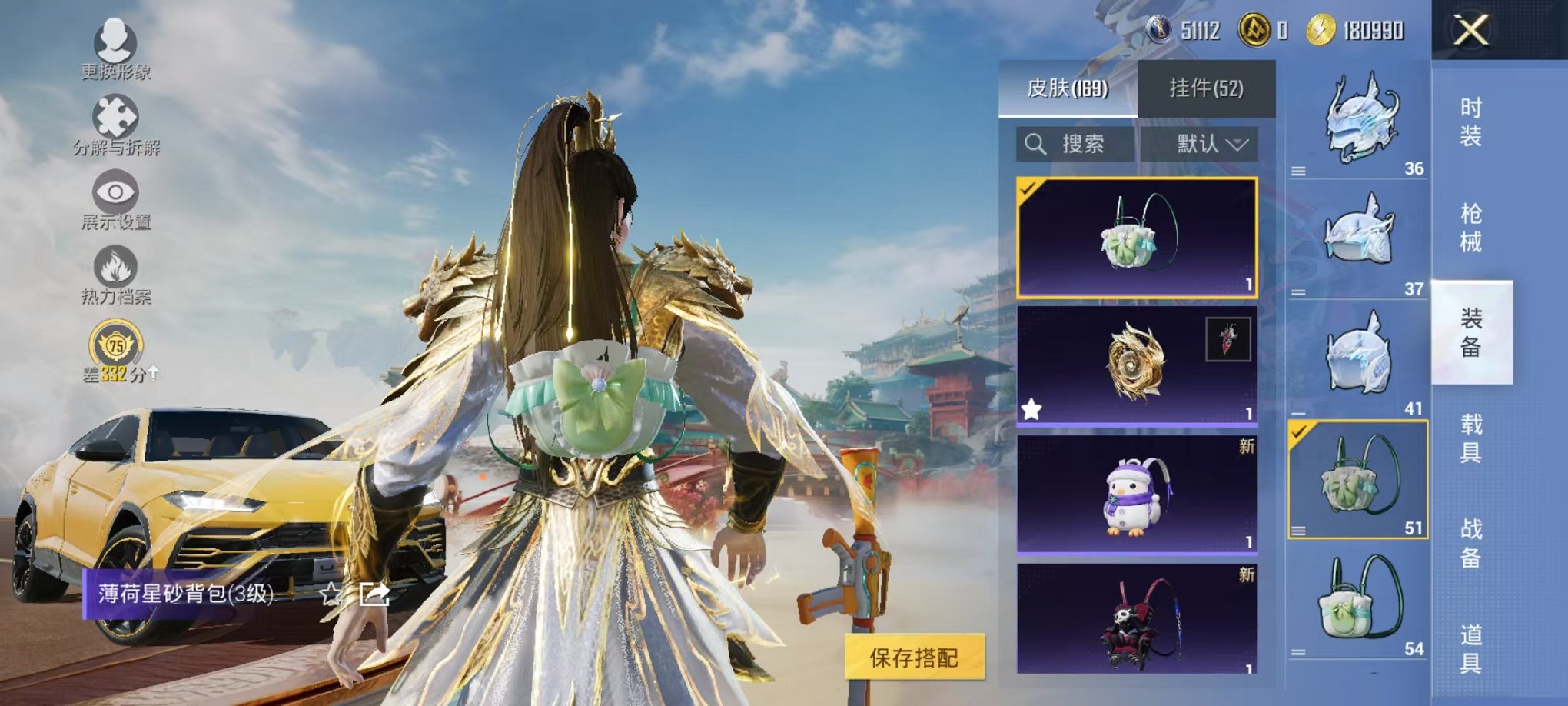The image size is (1568, 706).
Task: Deselect the equipped mint backpack skin checkmark
Action: pos(1028,188)
